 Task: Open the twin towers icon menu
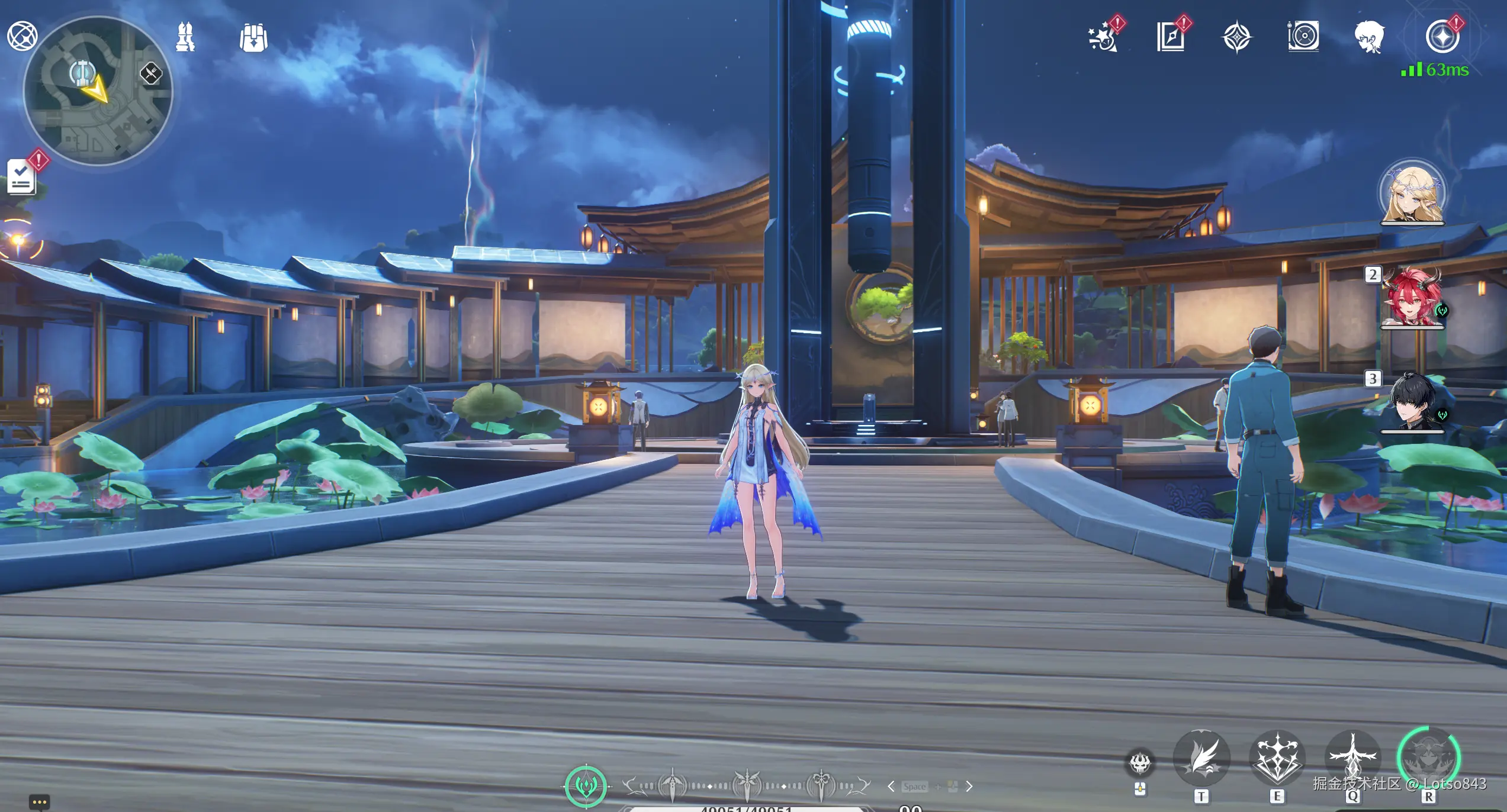coord(185,37)
